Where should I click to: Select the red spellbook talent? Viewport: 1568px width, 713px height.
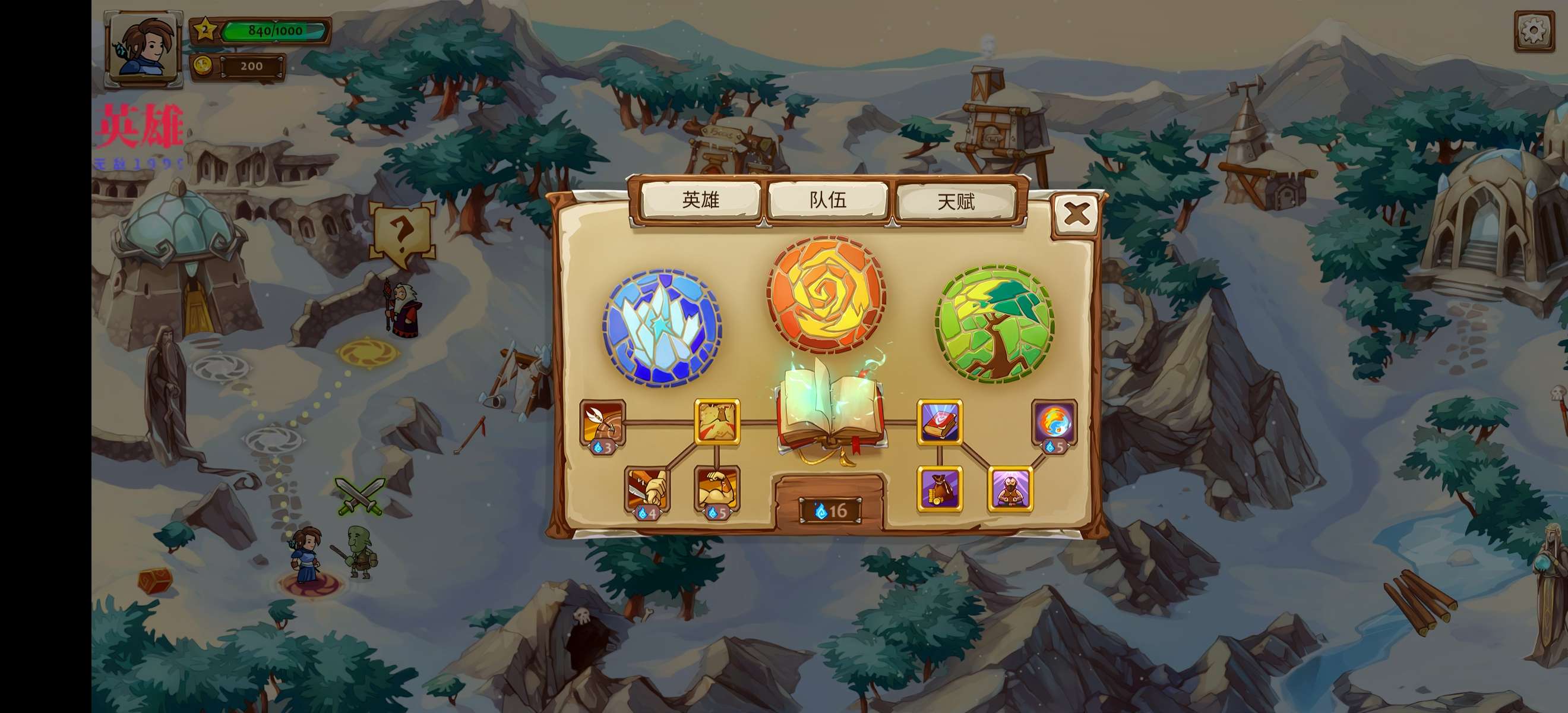pyautogui.click(x=940, y=421)
